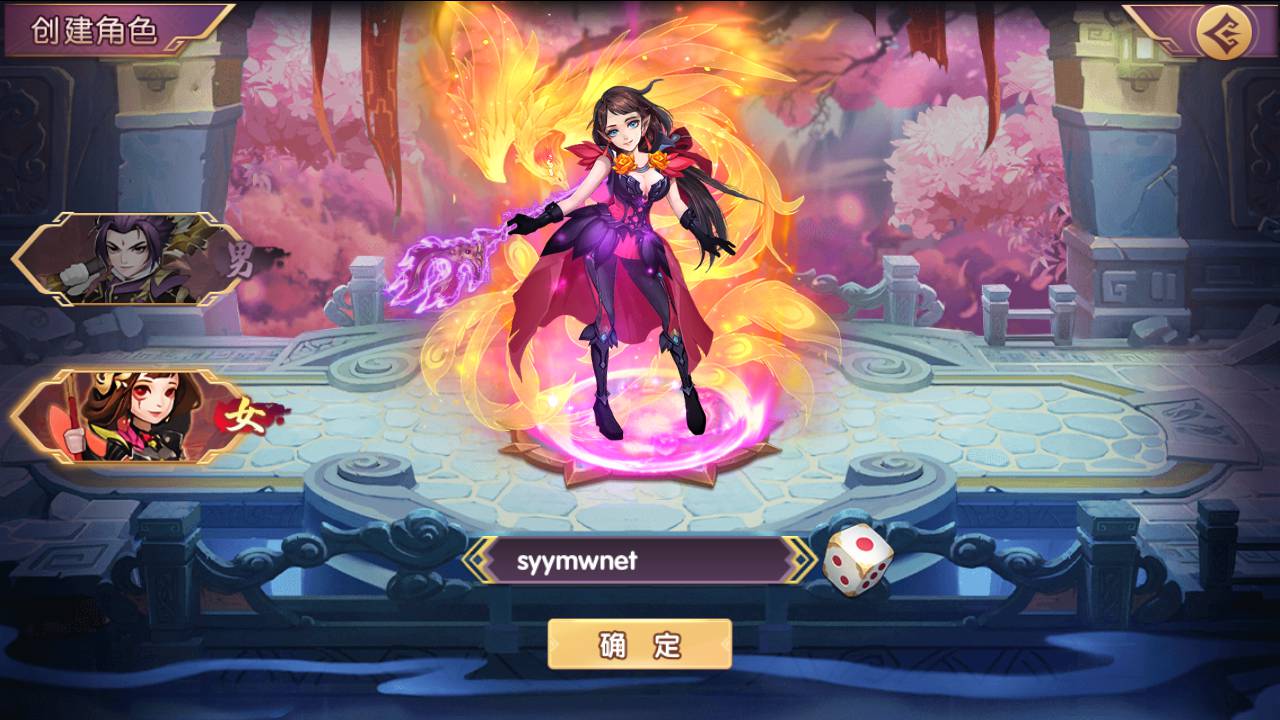This screenshot has height=720, width=1280.
Task: Roll the dice for a random name
Action: pos(858,561)
